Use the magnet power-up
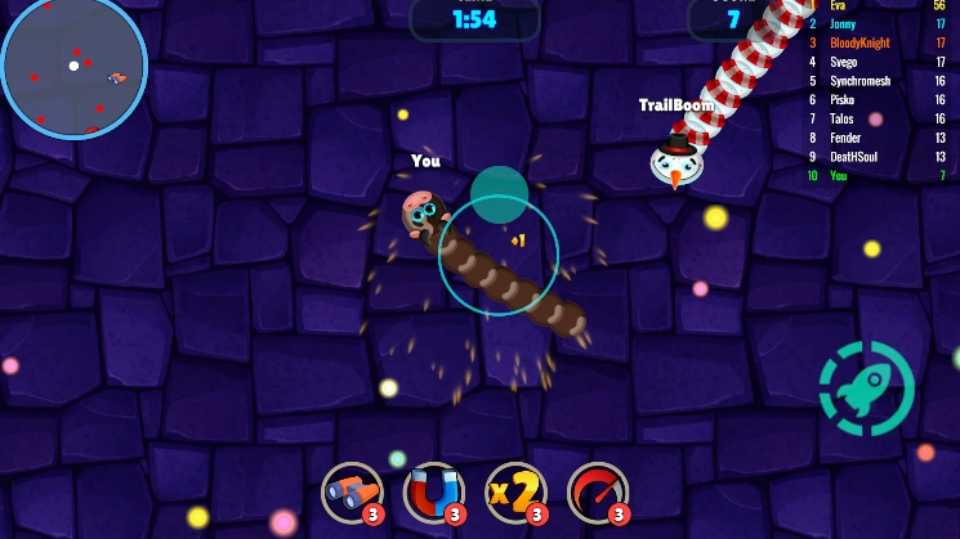The image size is (960, 539). click(434, 492)
